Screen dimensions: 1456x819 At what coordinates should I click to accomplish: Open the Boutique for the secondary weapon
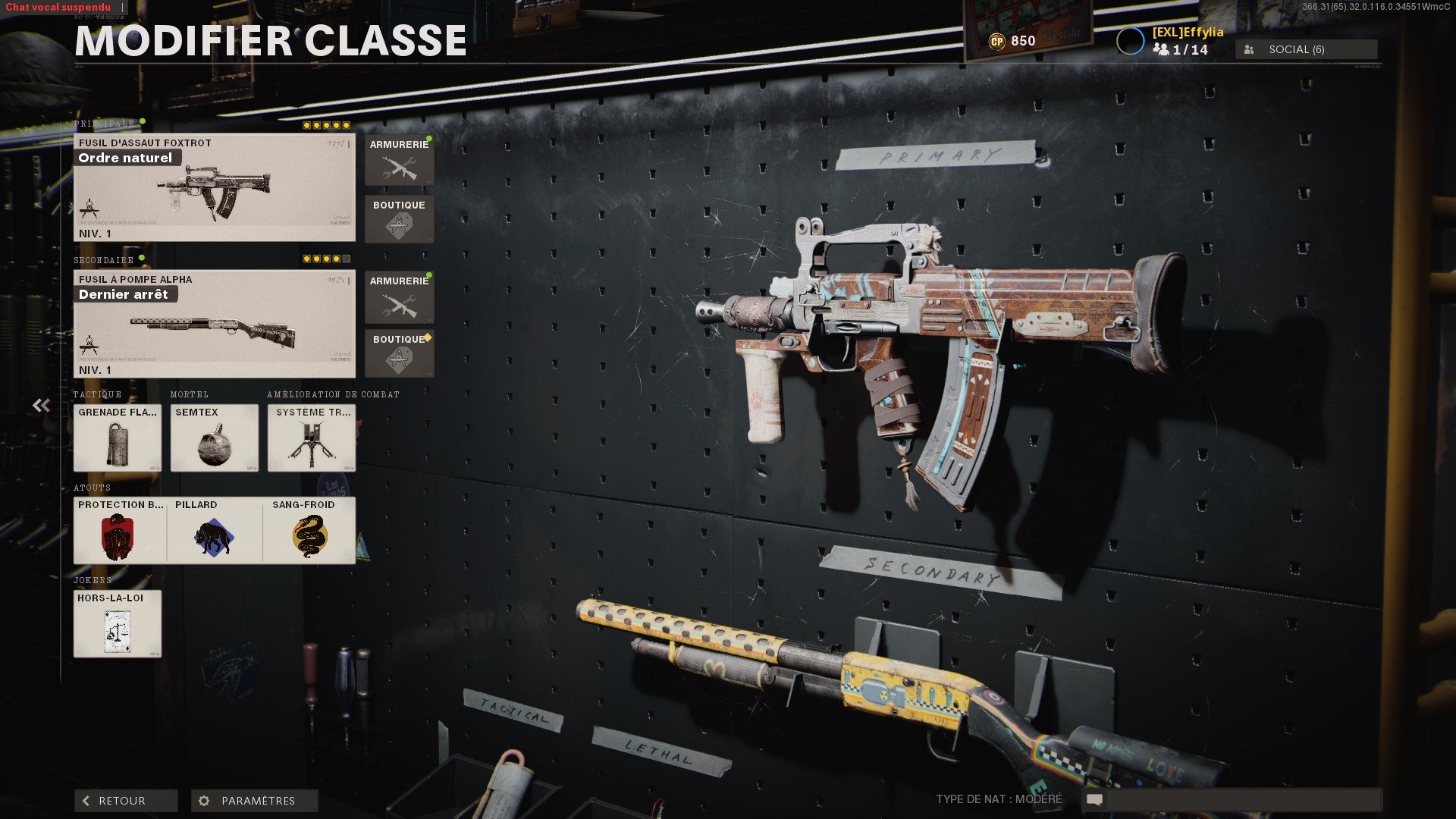pos(400,355)
